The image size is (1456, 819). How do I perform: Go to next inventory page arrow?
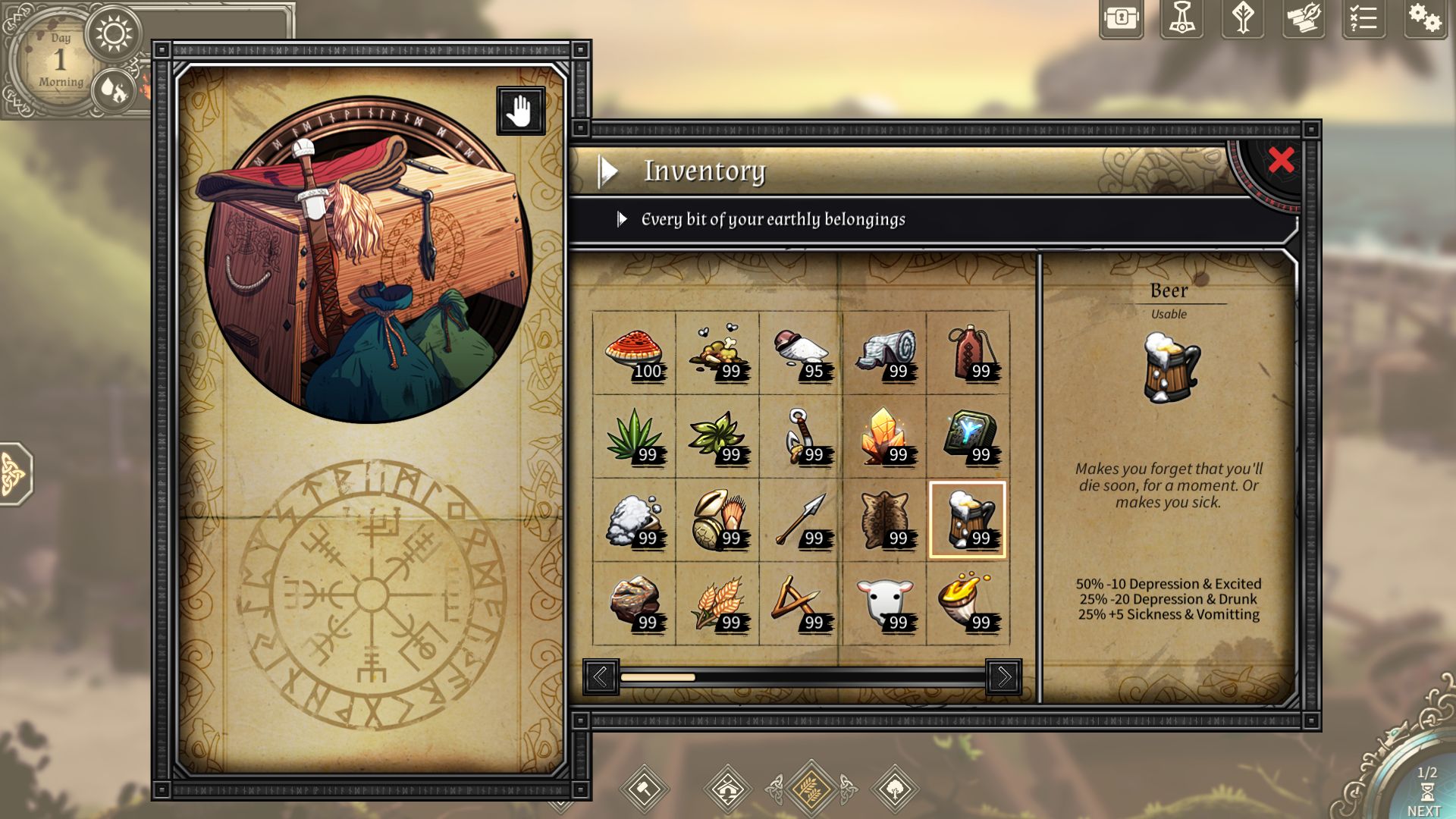pos(1003,676)
